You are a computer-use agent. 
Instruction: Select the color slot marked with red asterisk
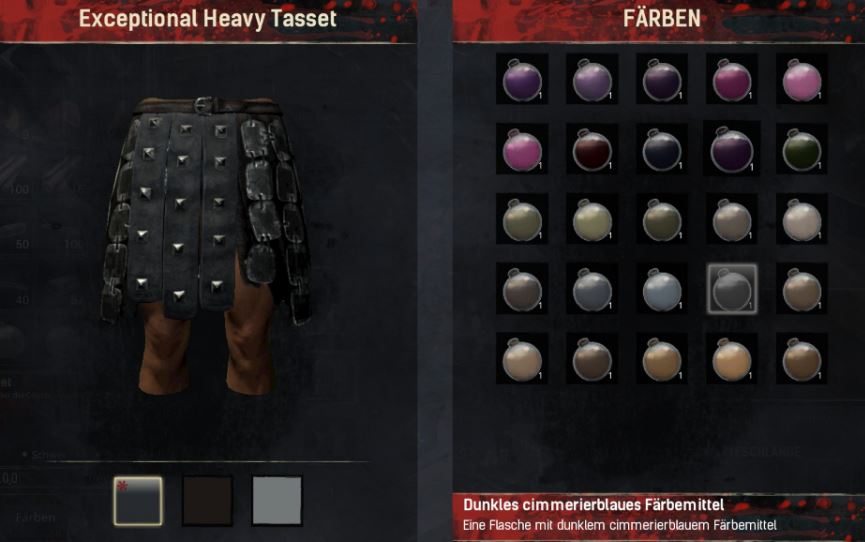[138, 500]
